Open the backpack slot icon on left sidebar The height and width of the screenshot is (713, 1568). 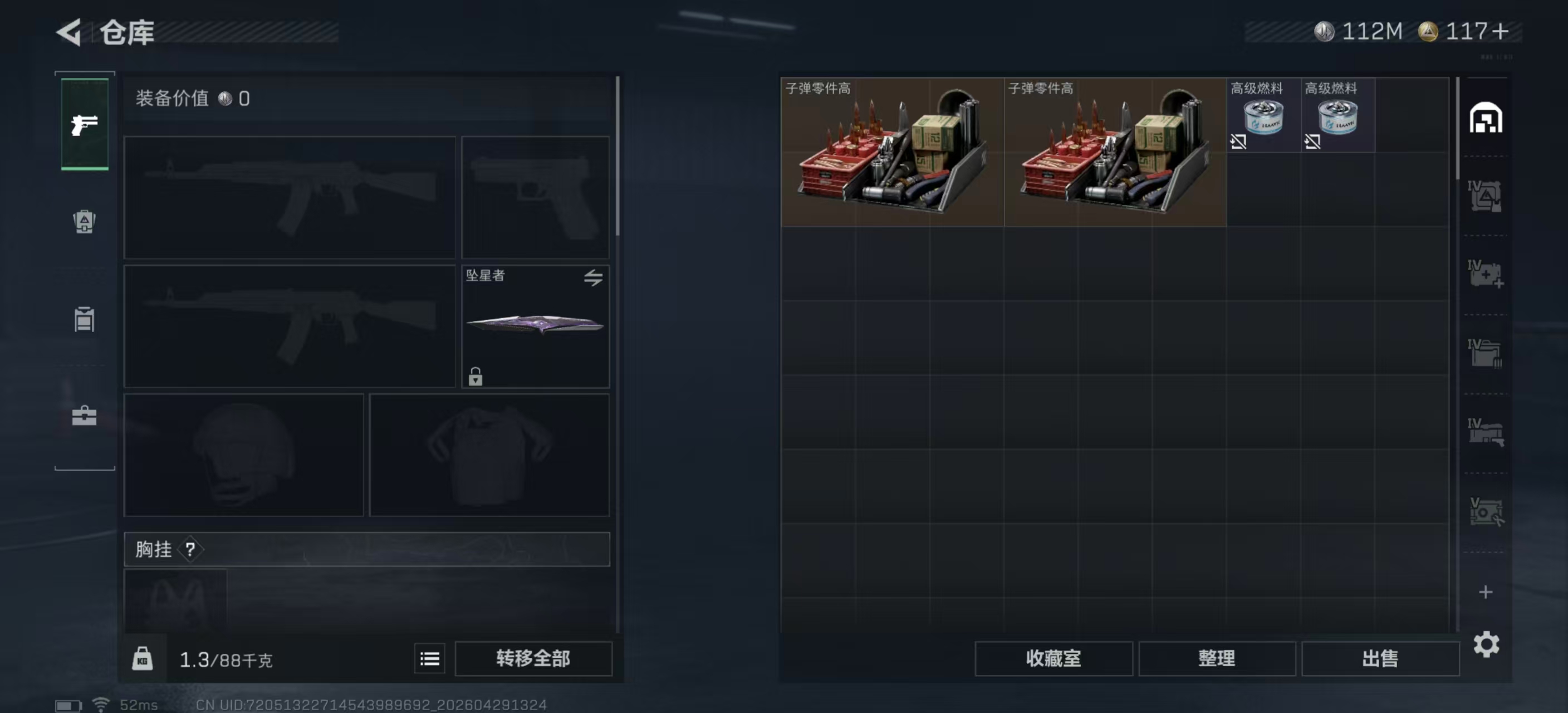pyautogui.click(x=84, y=222)
